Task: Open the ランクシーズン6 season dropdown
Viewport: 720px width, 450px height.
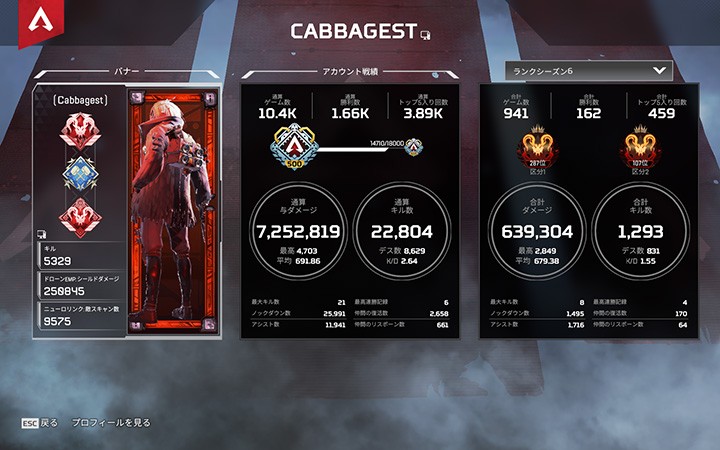Action: coord(587,71)
